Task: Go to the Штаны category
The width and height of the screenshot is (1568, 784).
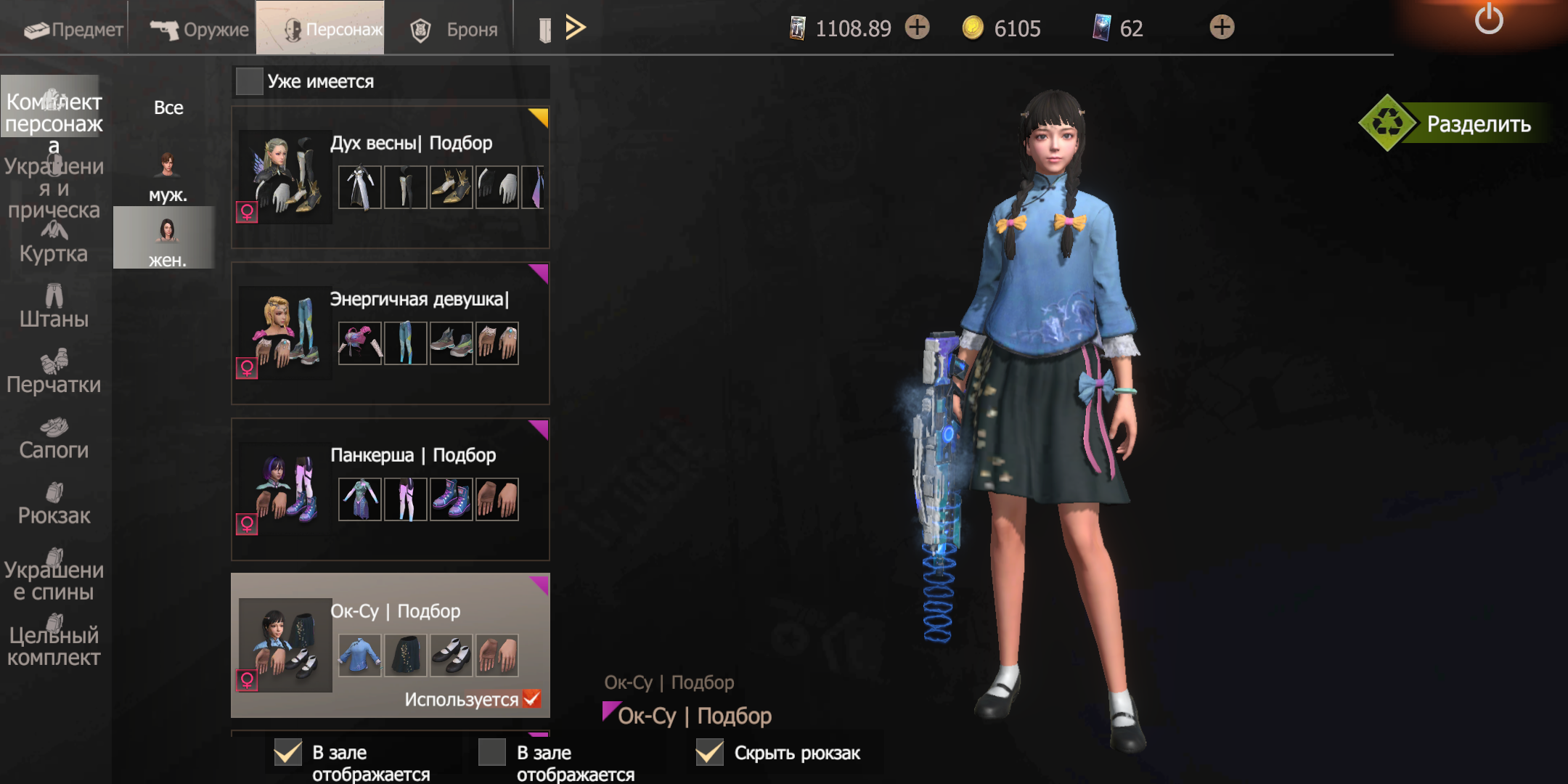Action: tap(54, 308)
